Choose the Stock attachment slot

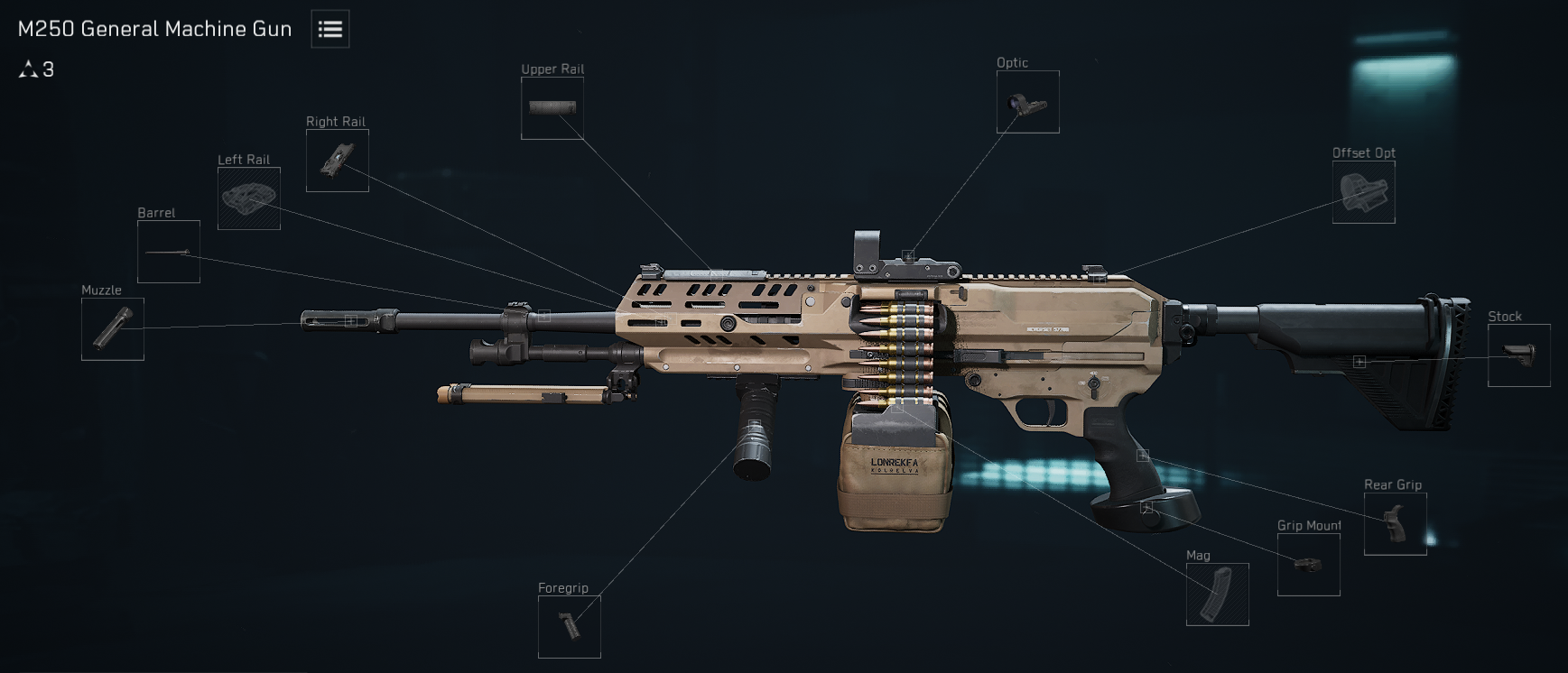tap(1519, 355)
